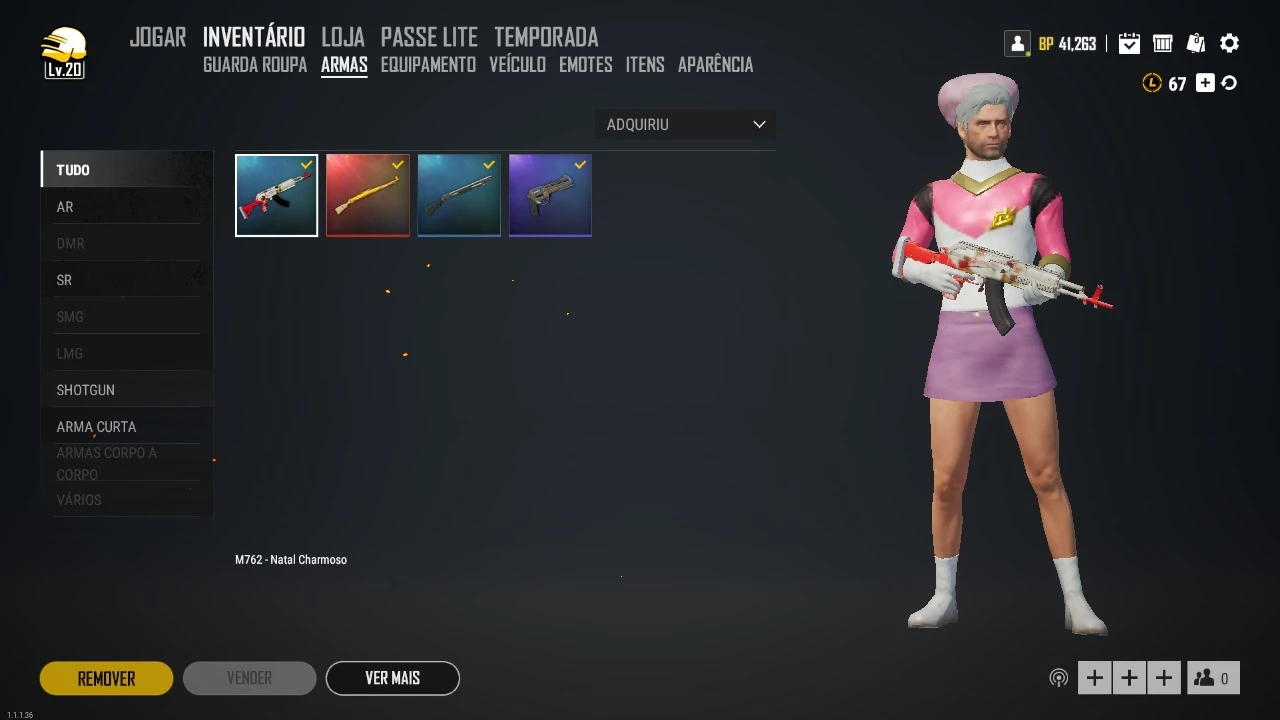Select the ARMA CURTA category
1280x720 pixels.
[96, 427]
